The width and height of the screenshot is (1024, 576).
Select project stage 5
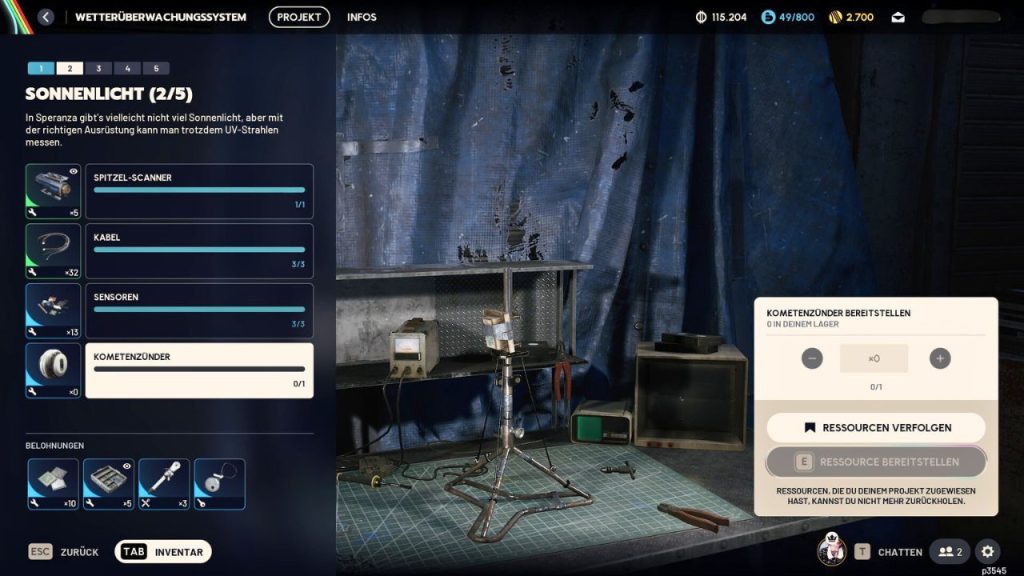coord(155,68)
